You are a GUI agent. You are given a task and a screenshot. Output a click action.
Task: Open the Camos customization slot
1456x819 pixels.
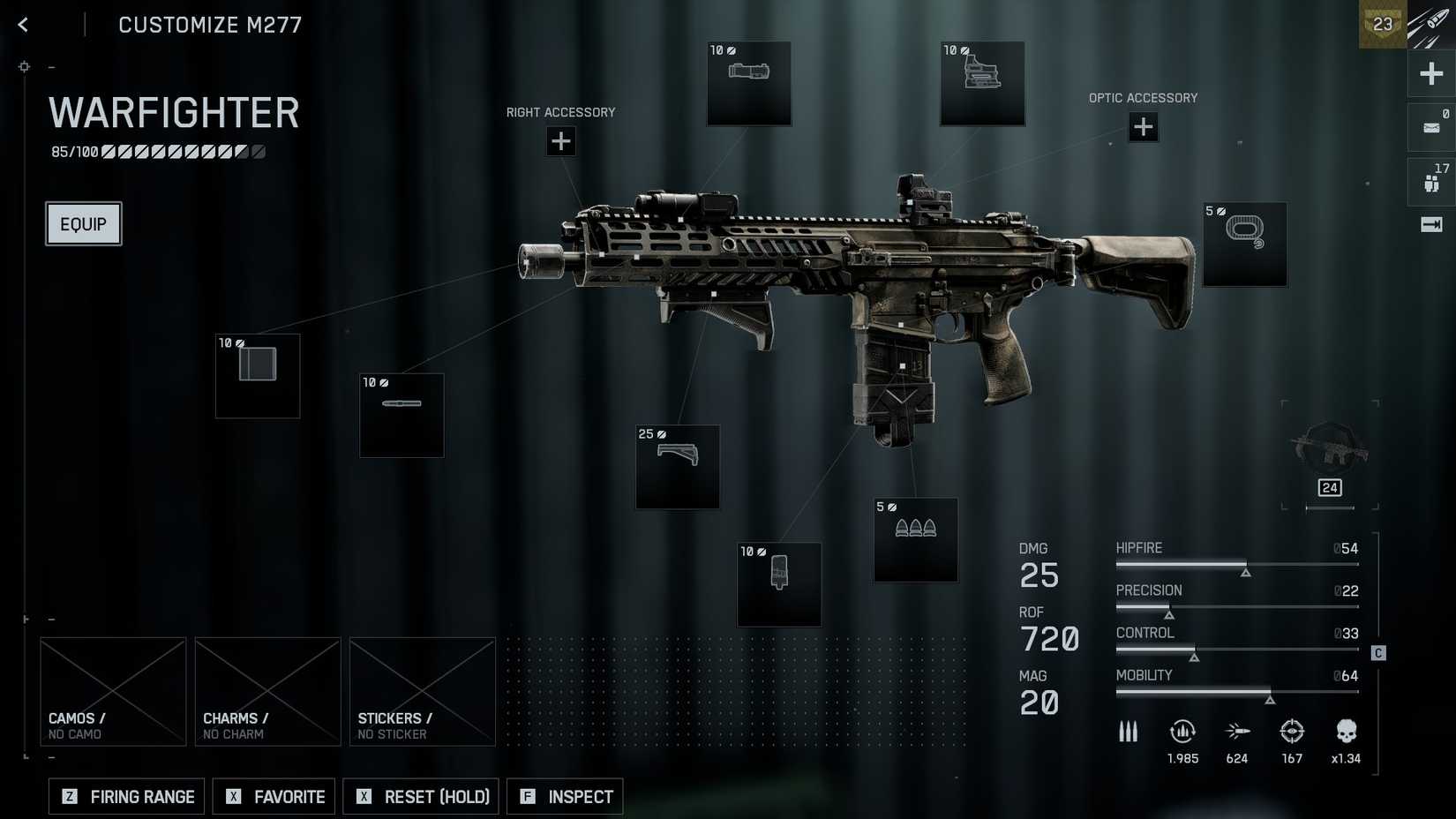113,691
